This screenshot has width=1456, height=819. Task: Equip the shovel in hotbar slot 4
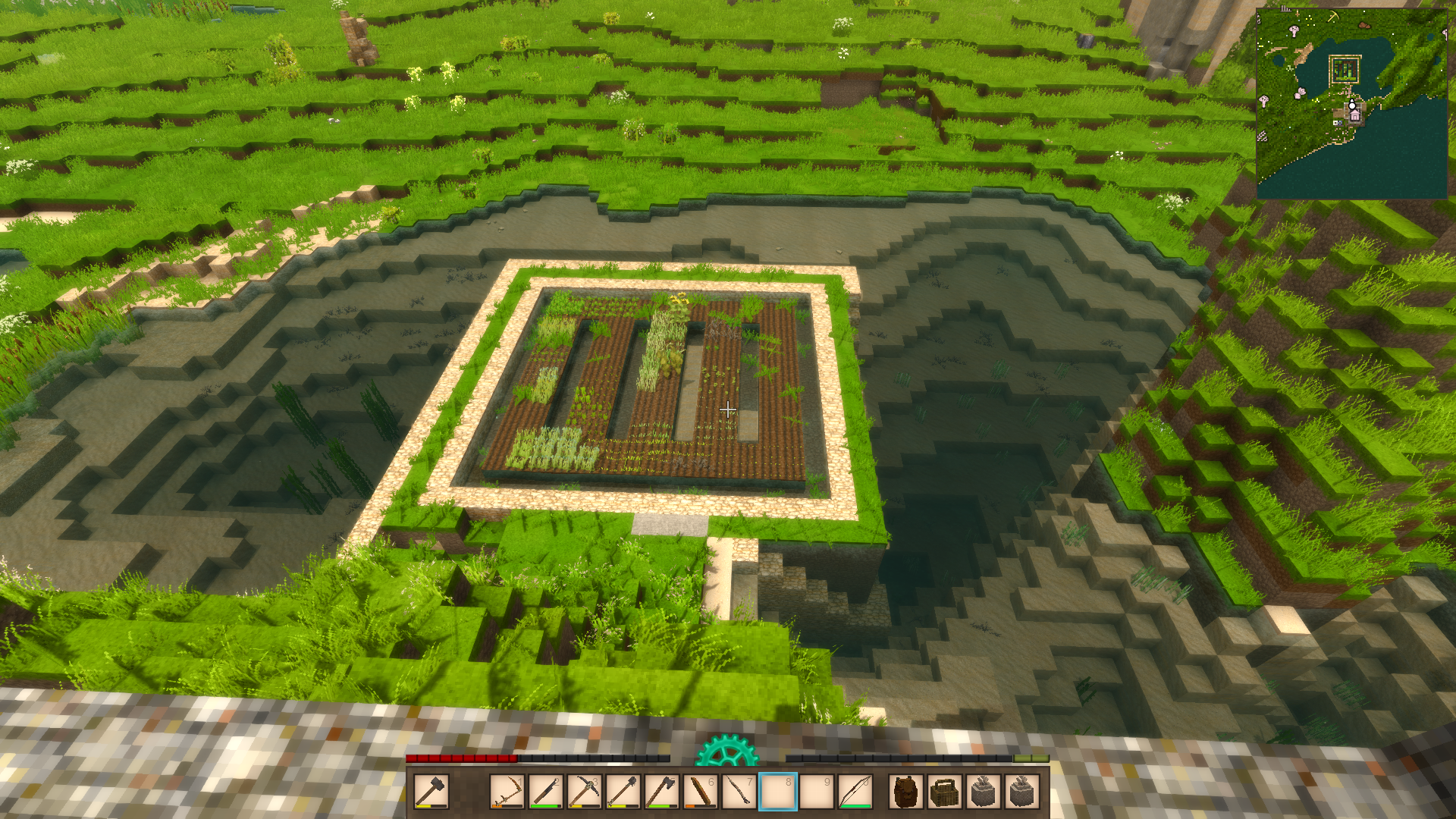(623, 792)
